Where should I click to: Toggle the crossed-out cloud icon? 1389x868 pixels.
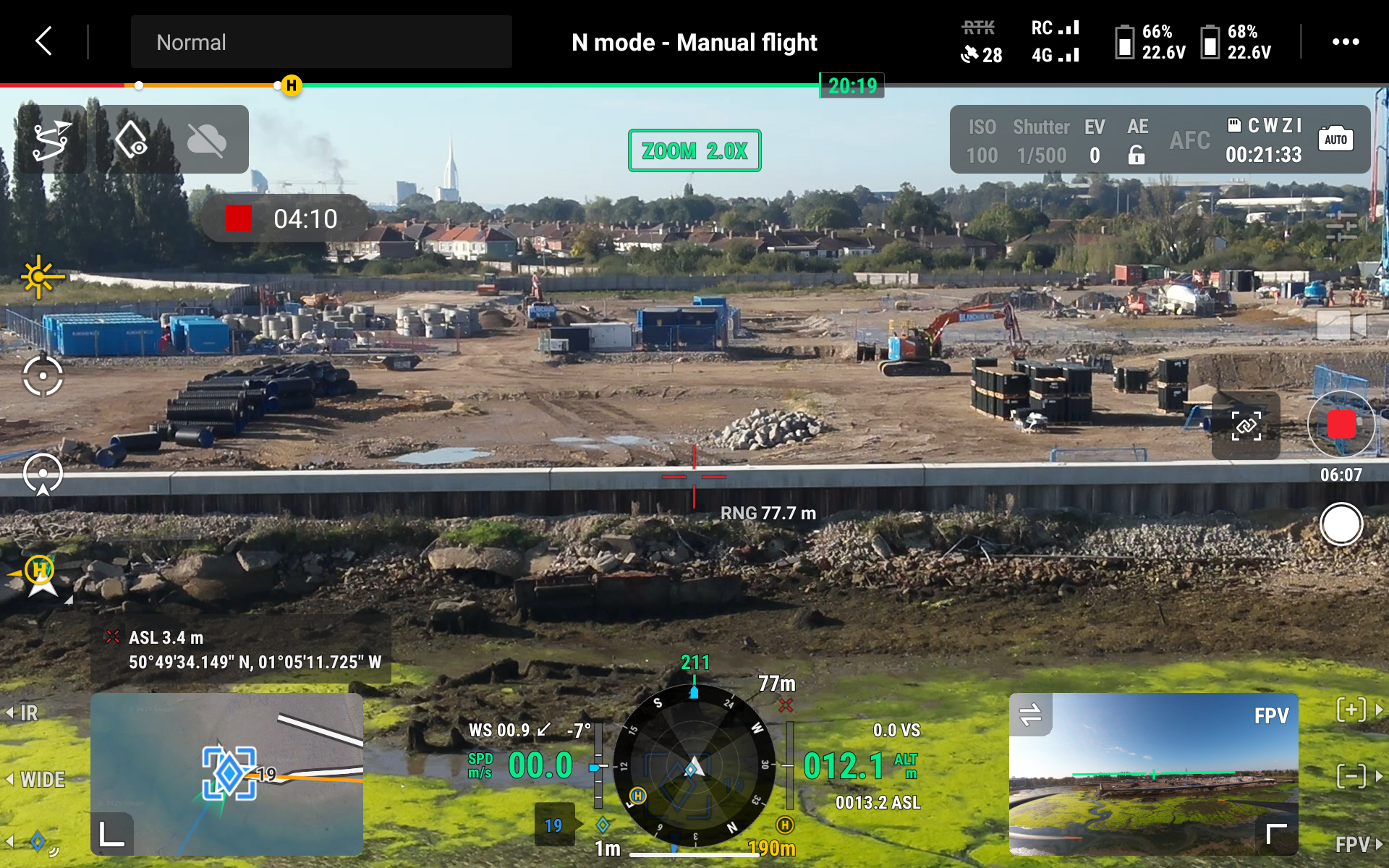tap(206, 140)
